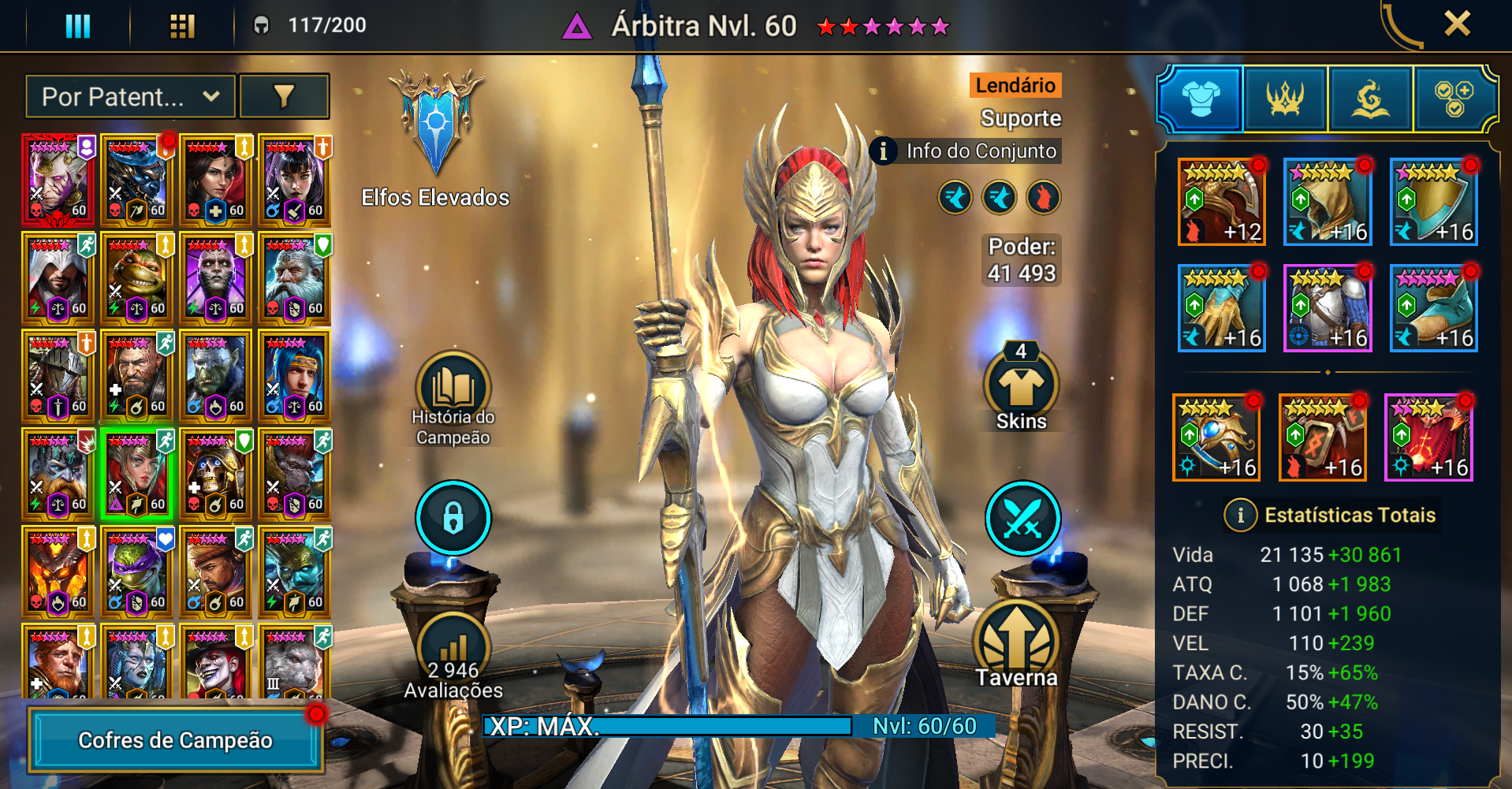The height and width of the screenshot is (789, 1512).
Task: Switch to the armor equipment tab
Action: click(x=1200, y=99)
